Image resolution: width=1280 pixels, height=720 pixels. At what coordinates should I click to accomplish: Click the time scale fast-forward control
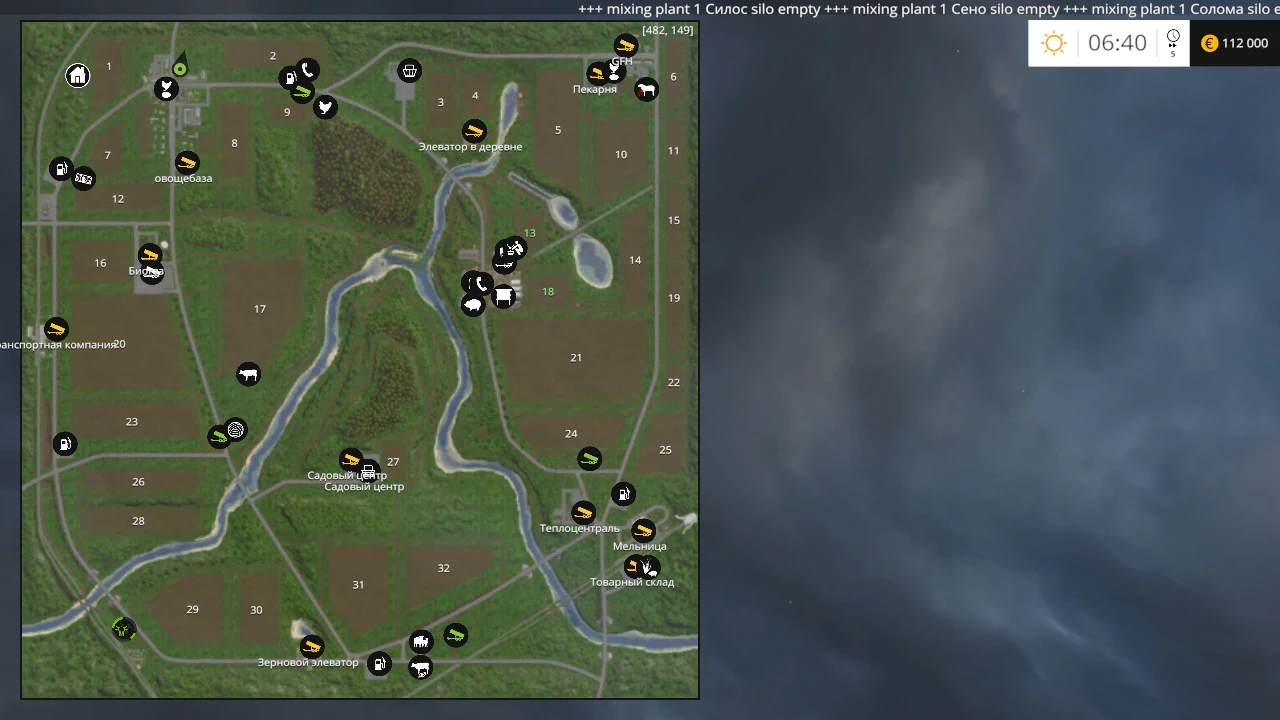[1172, 43]
